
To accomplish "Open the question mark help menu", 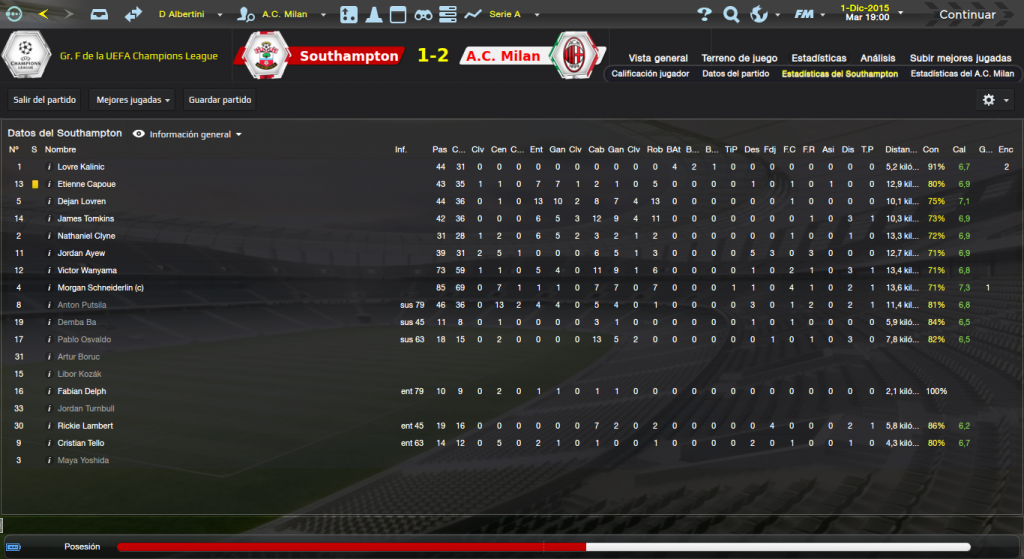I will click(704, 15).
